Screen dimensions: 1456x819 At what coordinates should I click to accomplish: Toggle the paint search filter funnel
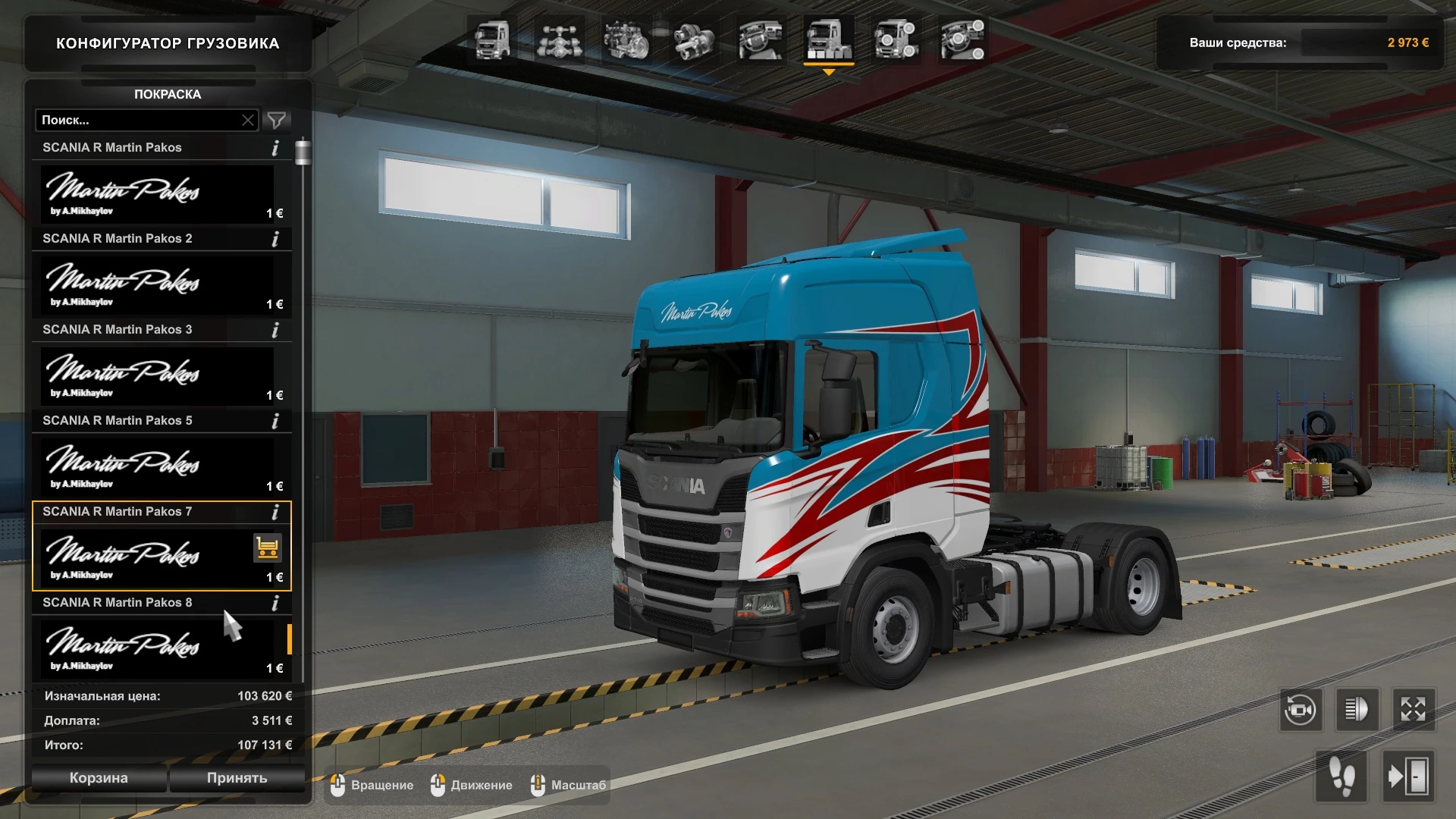[277, 120]
